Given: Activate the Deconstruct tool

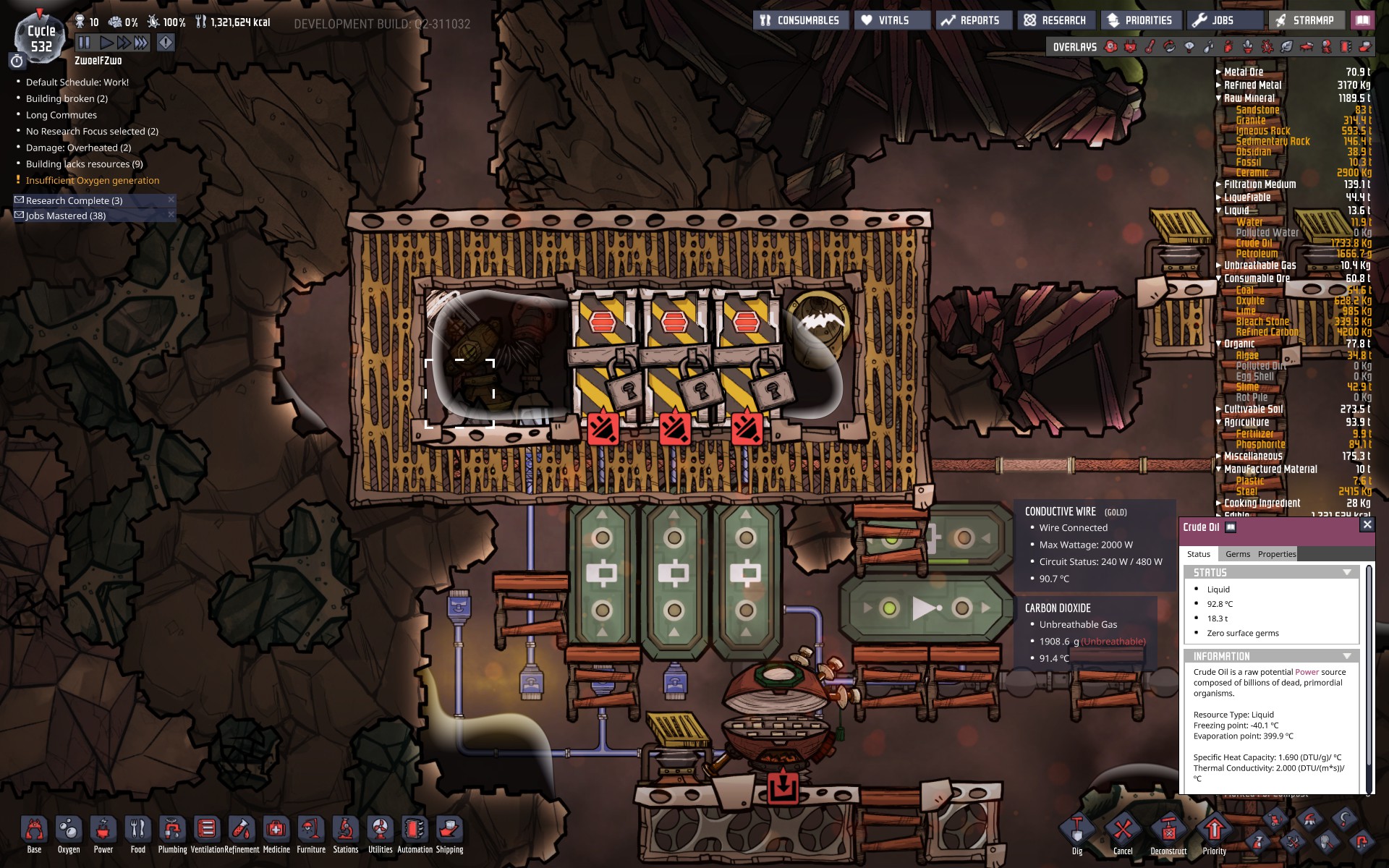Looking at the screenshot, I should pos(1168,835).
